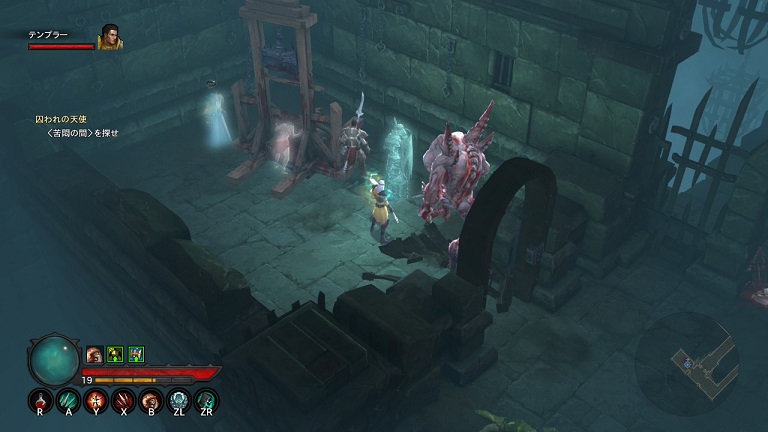Click the Templar follower portrait
The height and width of the screenshot is (432, 768).
pos(109,37)
